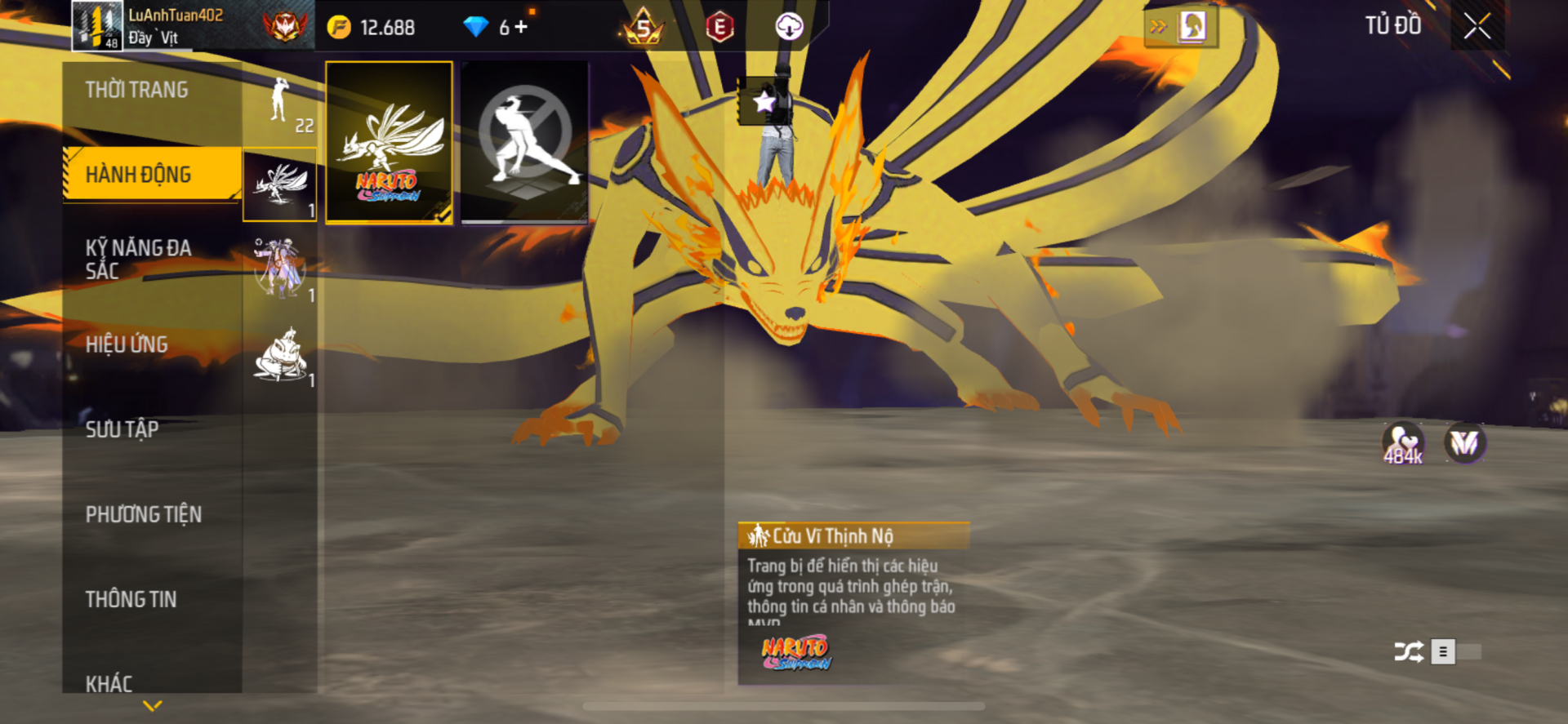This screenshot has width=1568, height=724.
Task: Toggle the shuffle random switch
Action: pos(1455,651)
